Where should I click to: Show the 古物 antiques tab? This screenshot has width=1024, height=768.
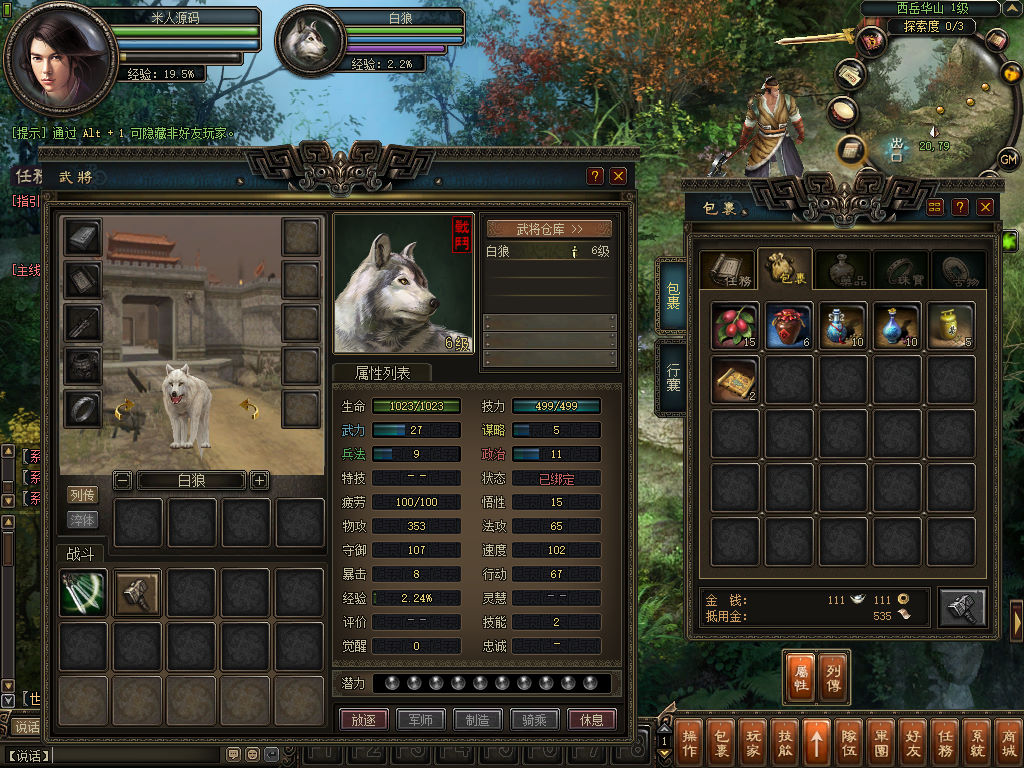(958, 270)
